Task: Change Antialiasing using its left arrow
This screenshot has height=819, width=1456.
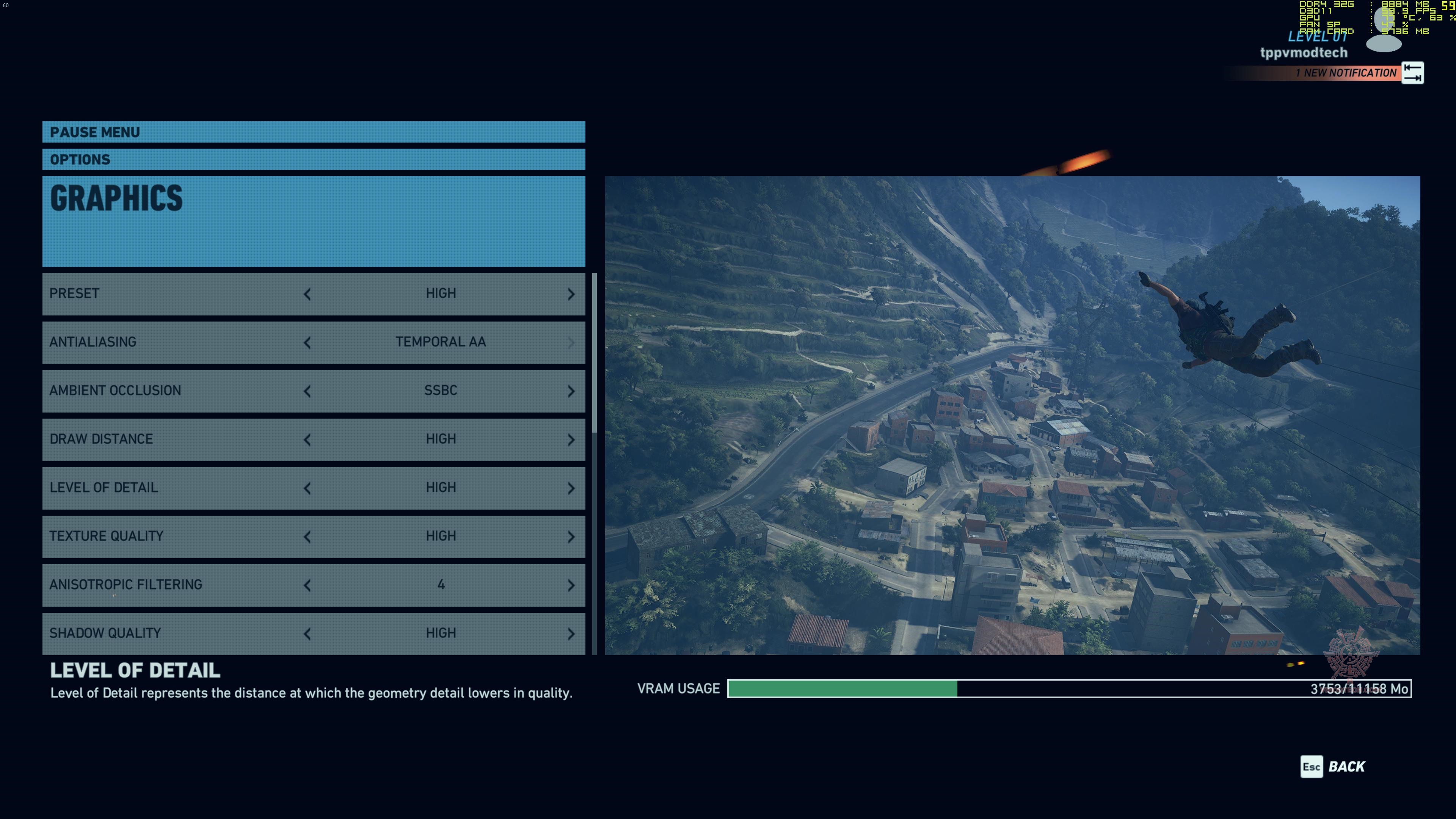Action: coord(307,342)
